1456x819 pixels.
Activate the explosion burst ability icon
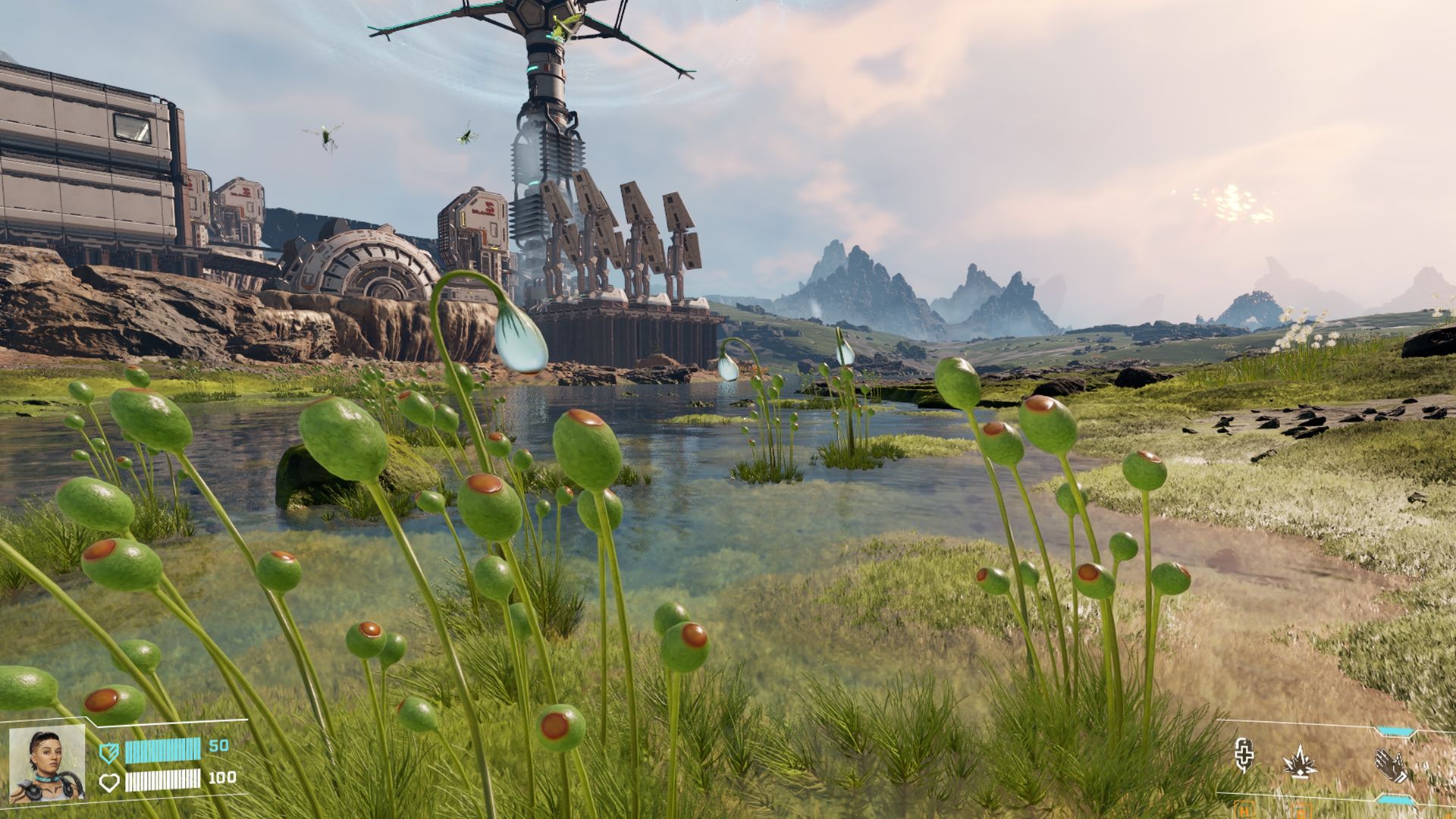[1300, 761]
